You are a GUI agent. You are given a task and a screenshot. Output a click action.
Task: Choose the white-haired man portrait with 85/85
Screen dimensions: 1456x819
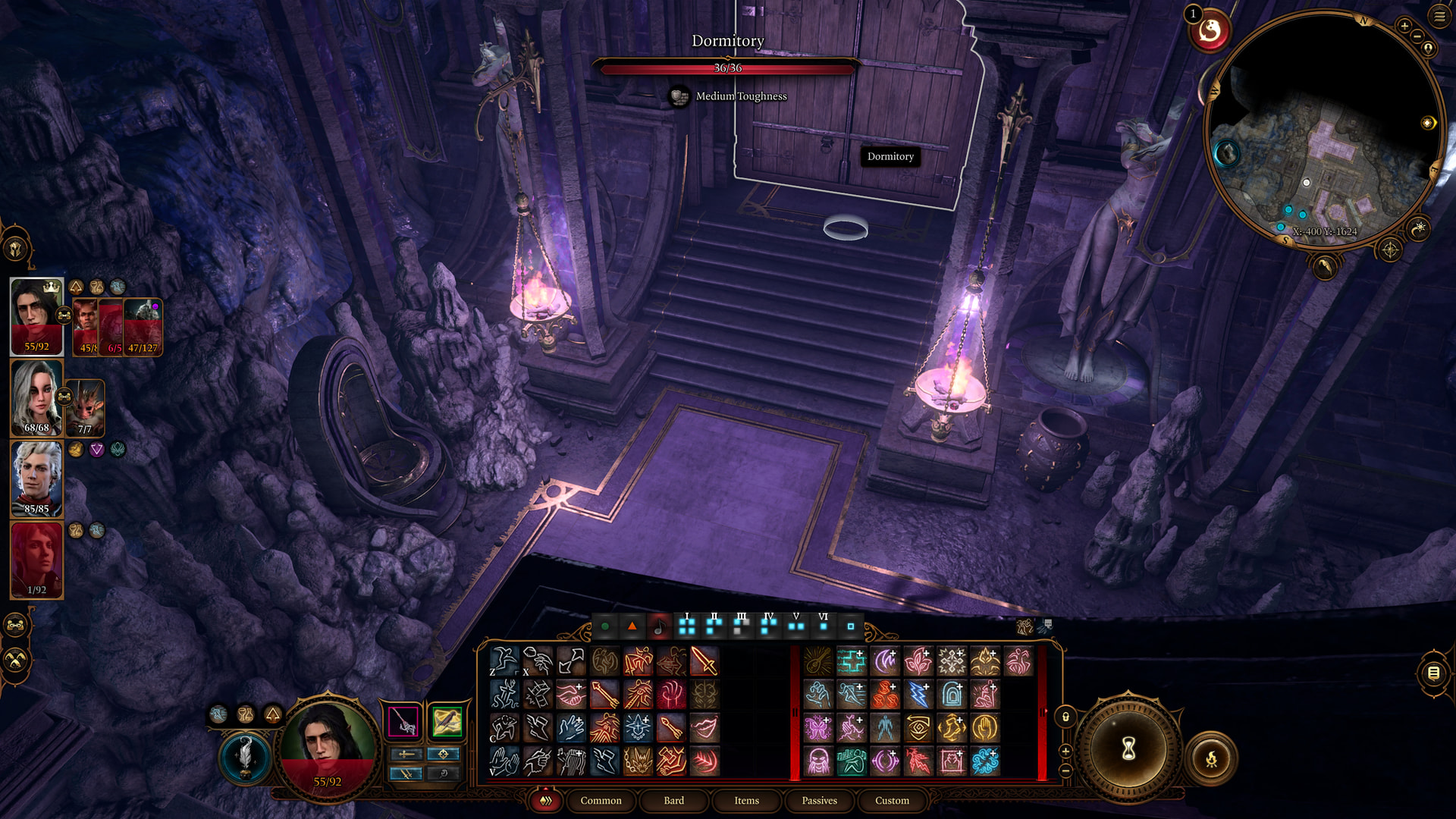[36, 479]
